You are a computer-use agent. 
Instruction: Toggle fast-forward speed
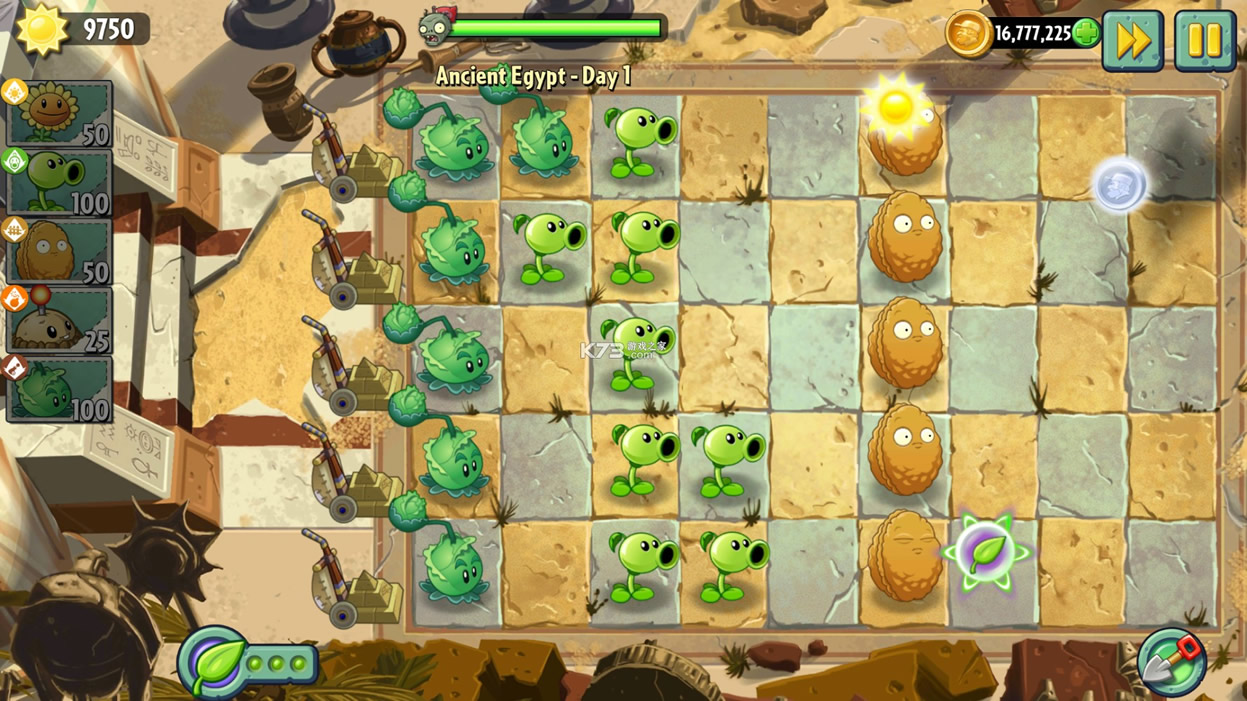pos(1132,41)
